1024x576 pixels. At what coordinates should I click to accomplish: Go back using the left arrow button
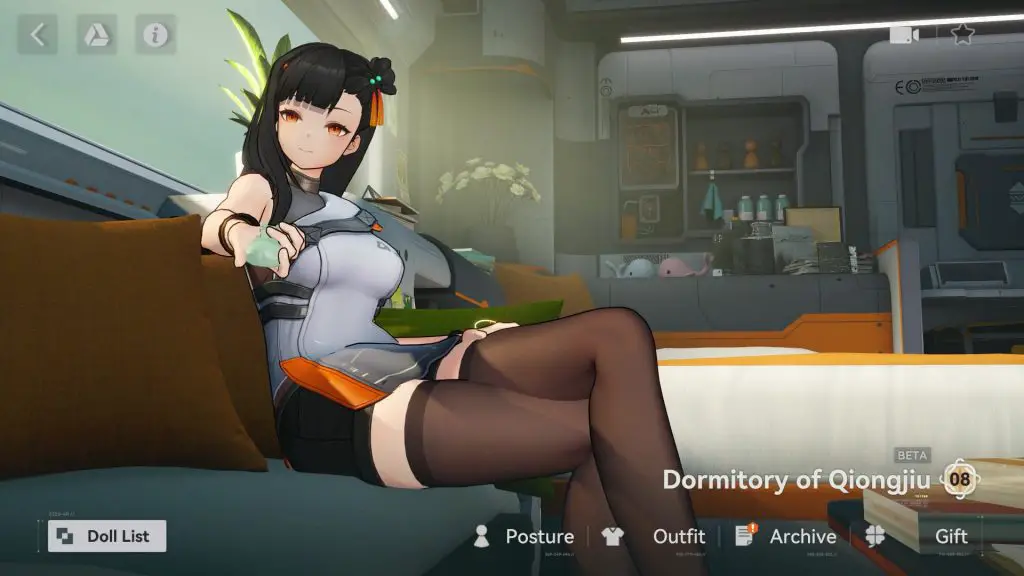point(37,35)
